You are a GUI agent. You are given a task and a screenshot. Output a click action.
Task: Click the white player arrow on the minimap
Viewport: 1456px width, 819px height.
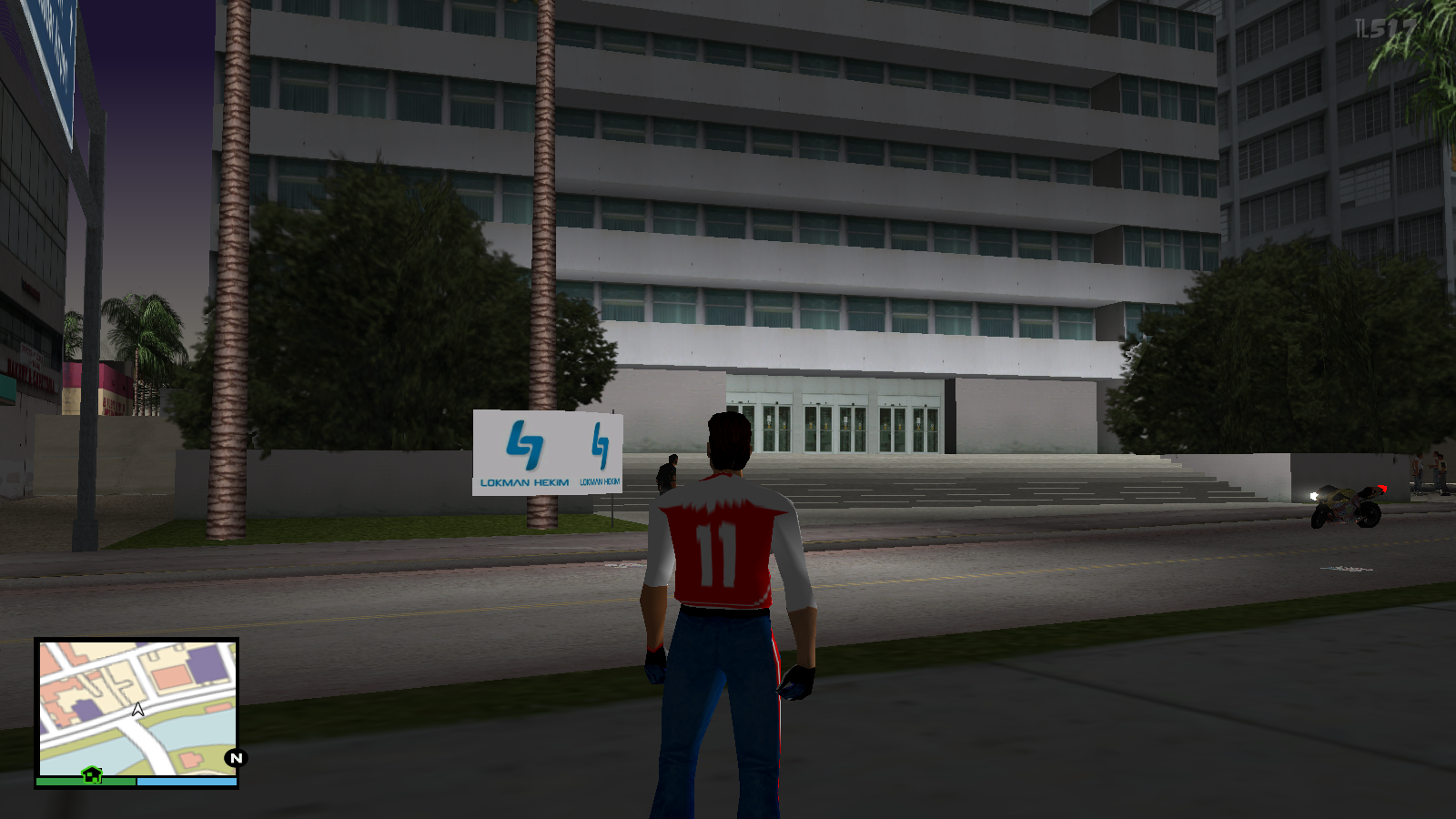(136, 711)
